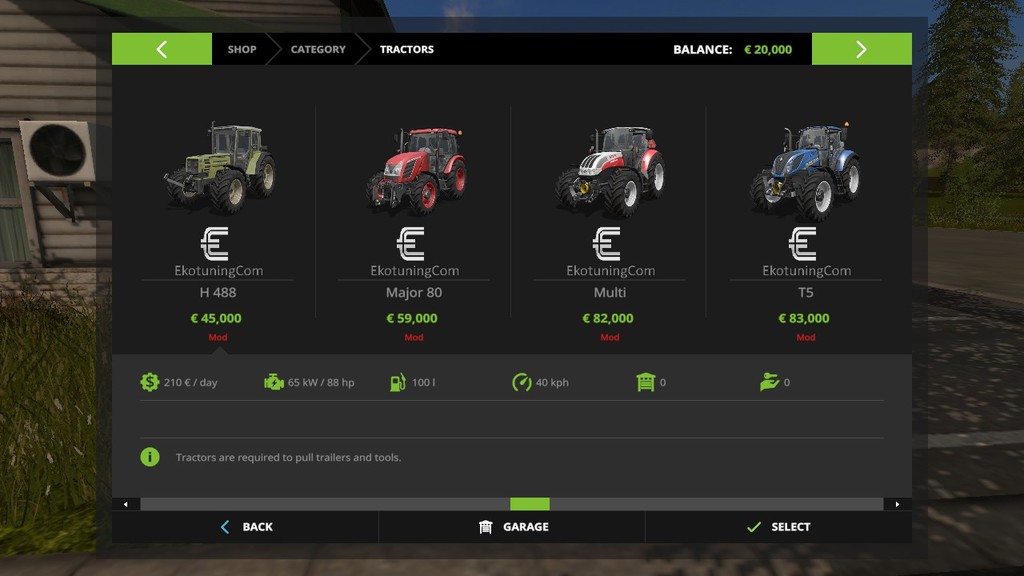Open the Garage

pos(513,527)
